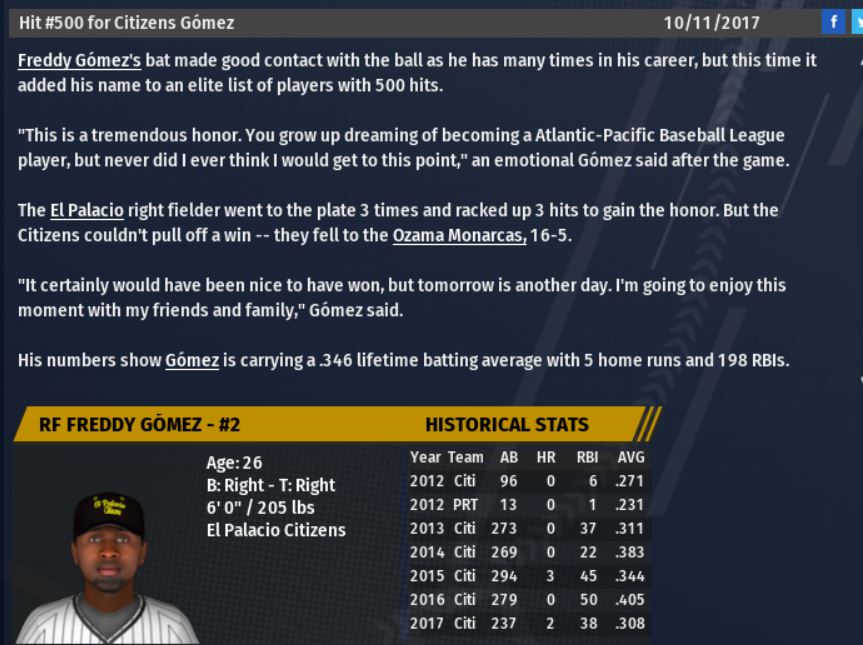Follow the El Palacio team link
This screenshot has width=863, height=645.
click(86, 211)
